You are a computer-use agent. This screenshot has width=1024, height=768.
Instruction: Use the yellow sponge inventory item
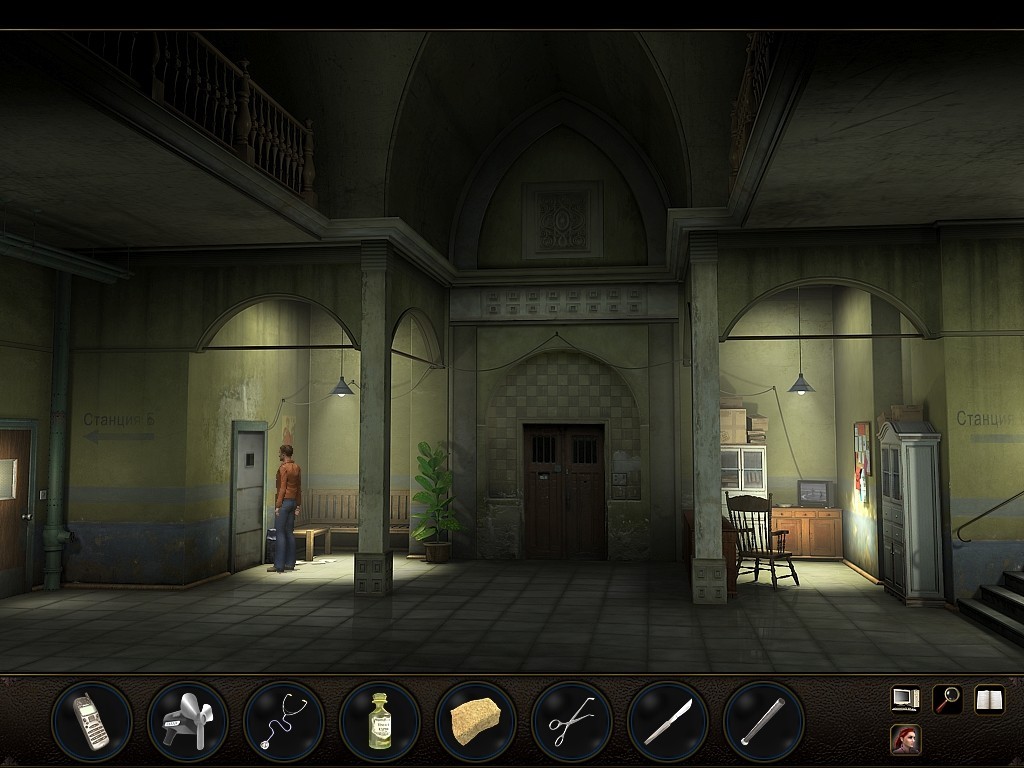[475, 721]
